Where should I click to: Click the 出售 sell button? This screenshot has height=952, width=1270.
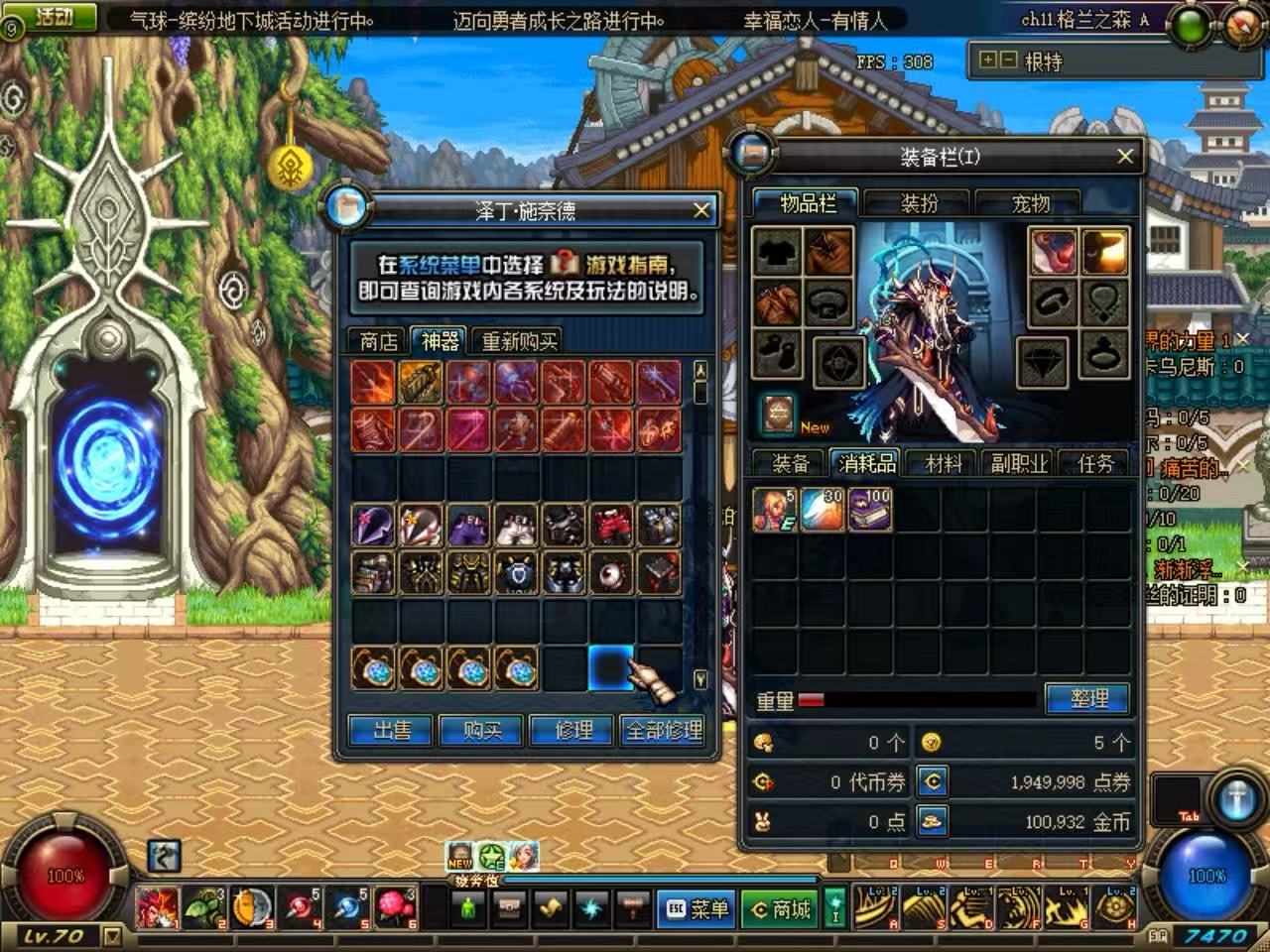(392, 731)
